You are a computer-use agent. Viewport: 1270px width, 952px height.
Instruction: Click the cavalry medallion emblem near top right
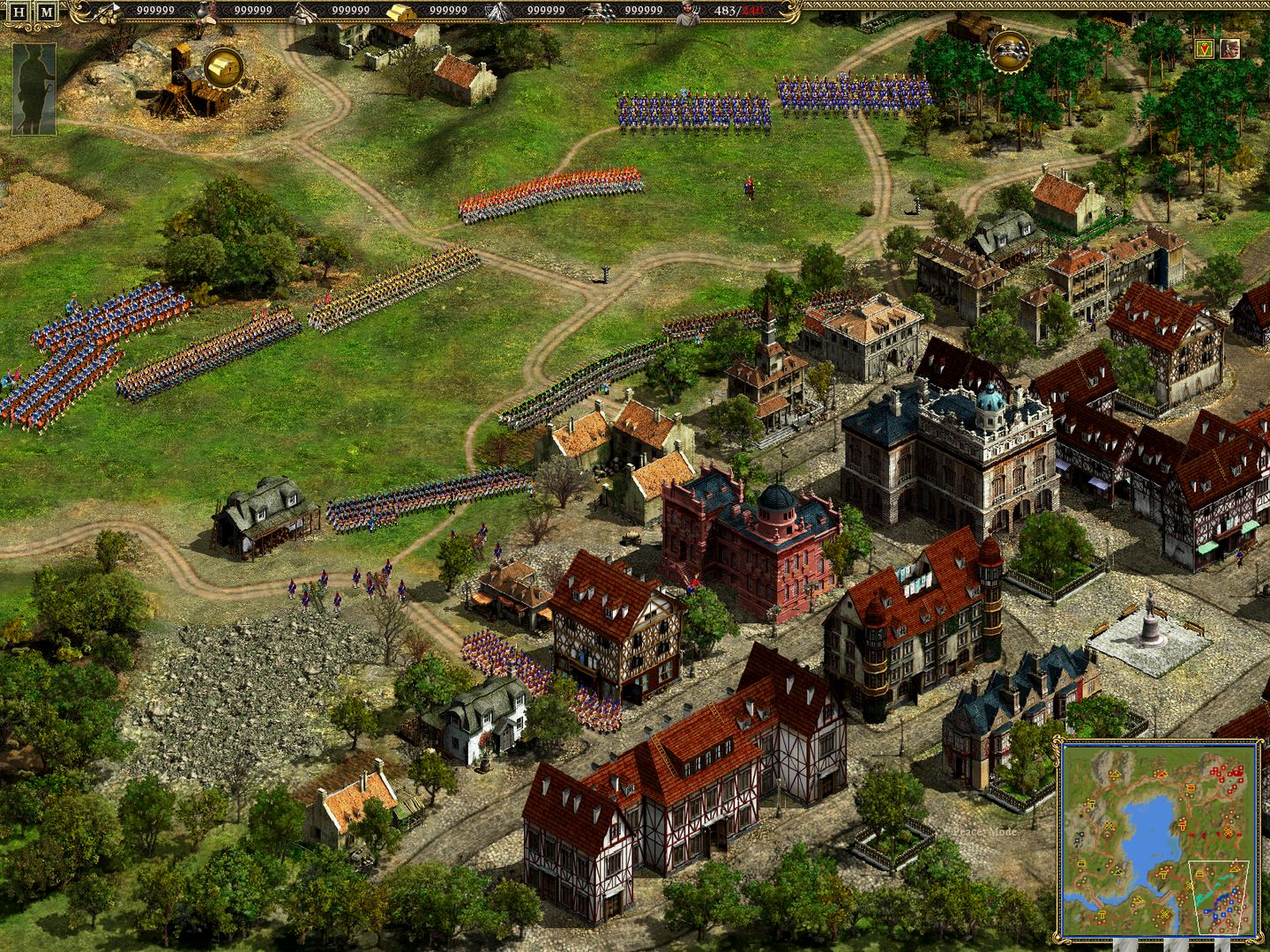pyautogui.click(x=1009, y=53)
